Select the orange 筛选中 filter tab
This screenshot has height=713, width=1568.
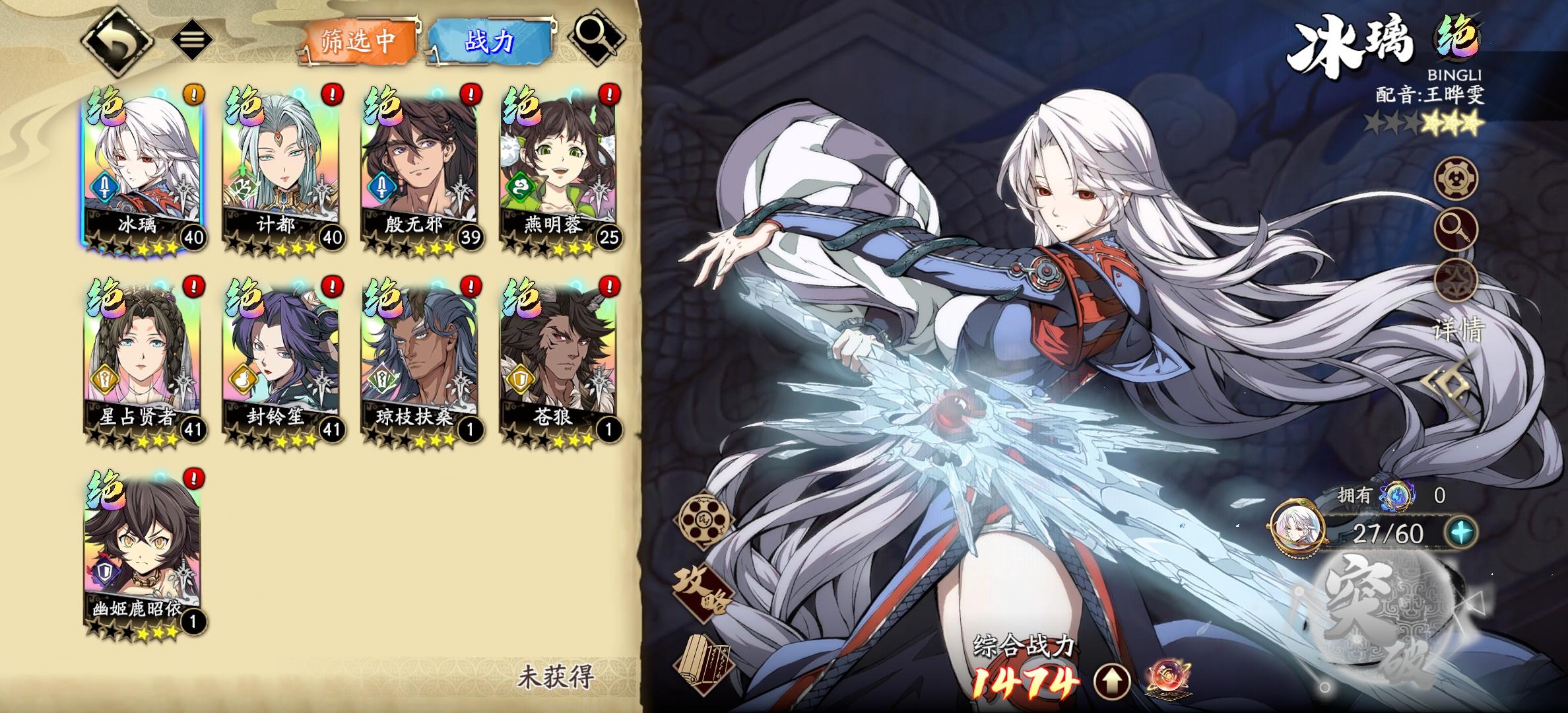360,40
